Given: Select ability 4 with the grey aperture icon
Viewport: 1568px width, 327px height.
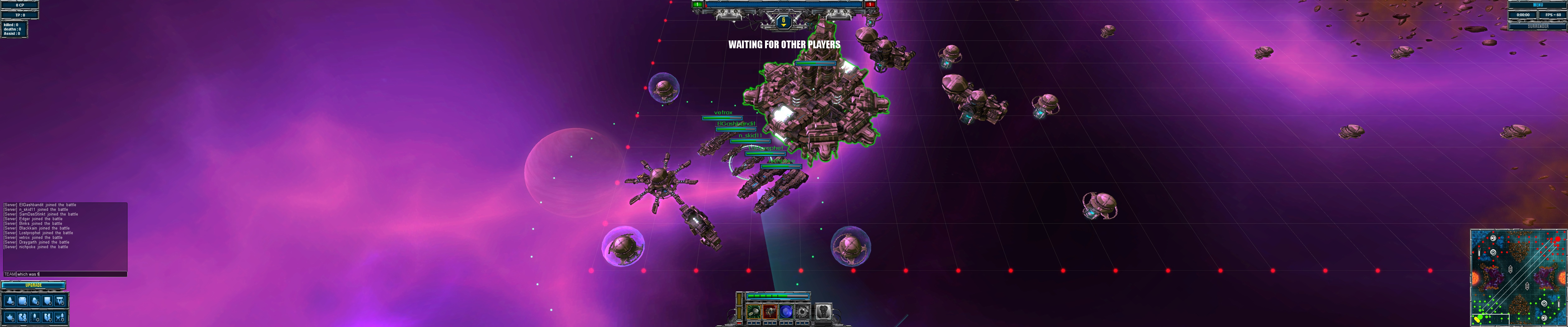Looking at the screenshot, I should click(x=803, y=312).
